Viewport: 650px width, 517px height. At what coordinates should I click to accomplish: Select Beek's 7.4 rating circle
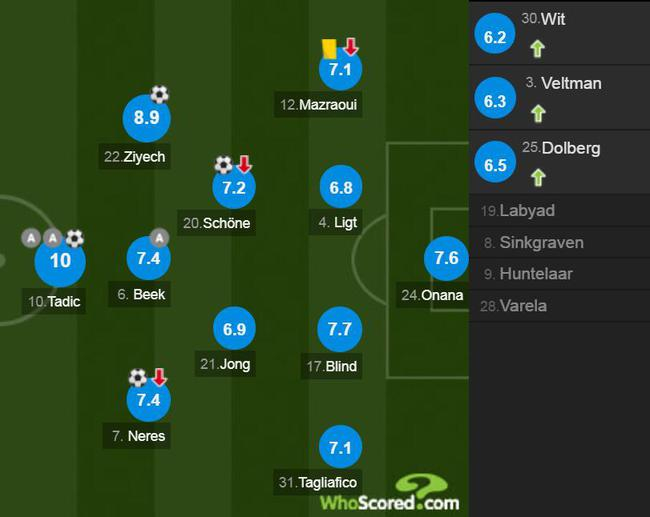click(x=145, y=258)
